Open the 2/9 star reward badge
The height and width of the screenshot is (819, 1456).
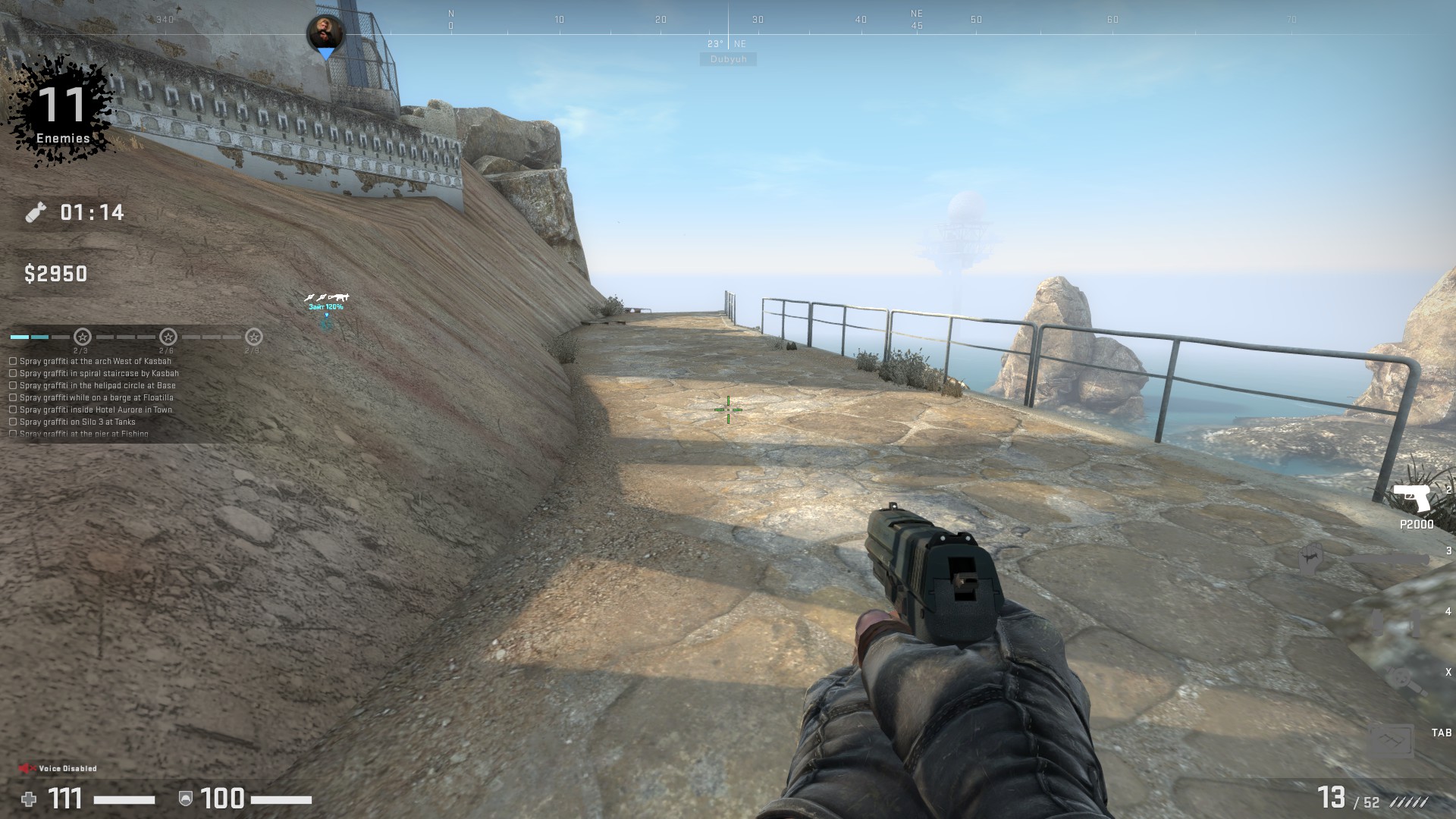(x=254, y=336)
